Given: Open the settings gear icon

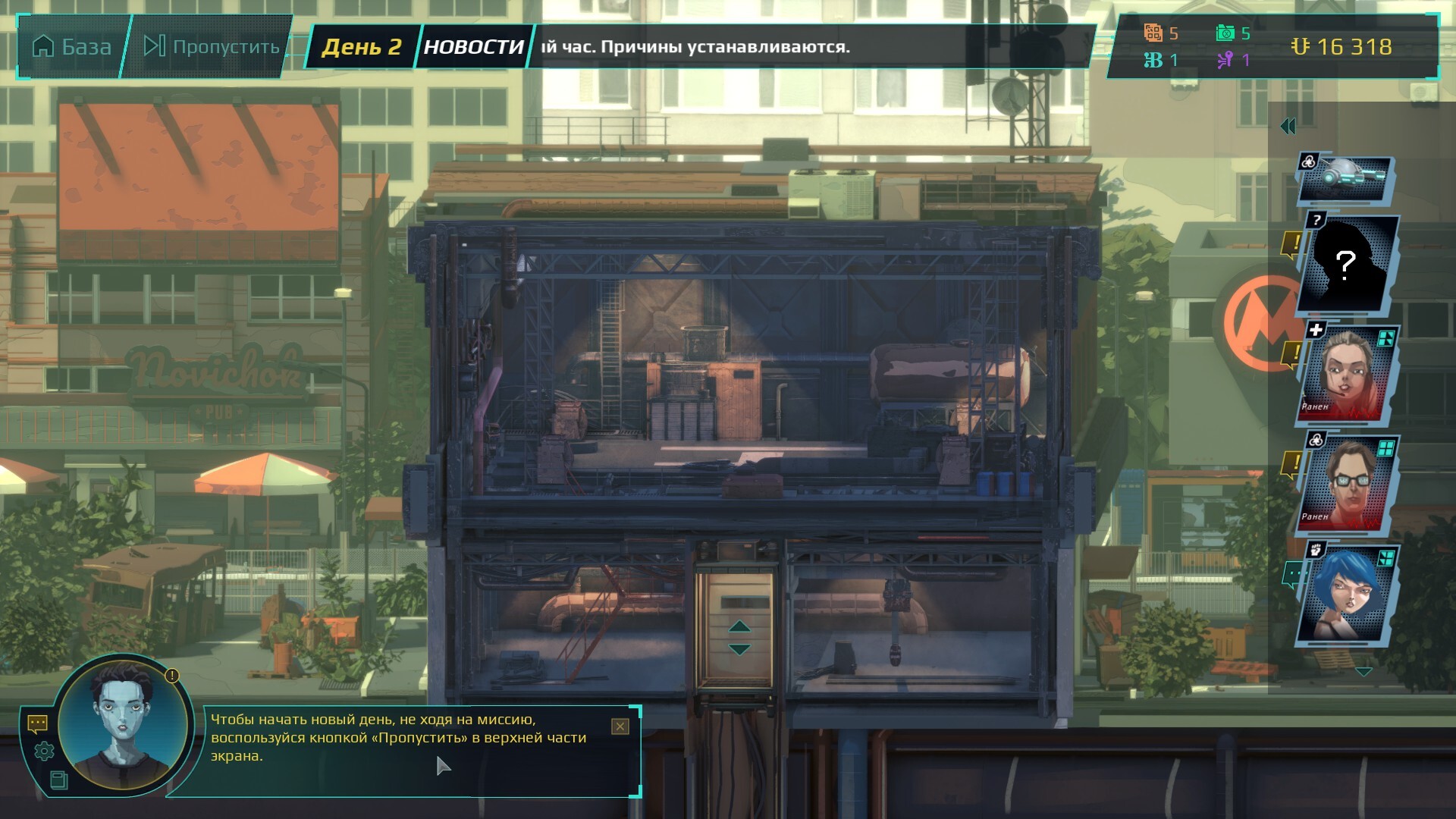Looking at the screenshot, I should pyautogui.click(x=44, y=752).
